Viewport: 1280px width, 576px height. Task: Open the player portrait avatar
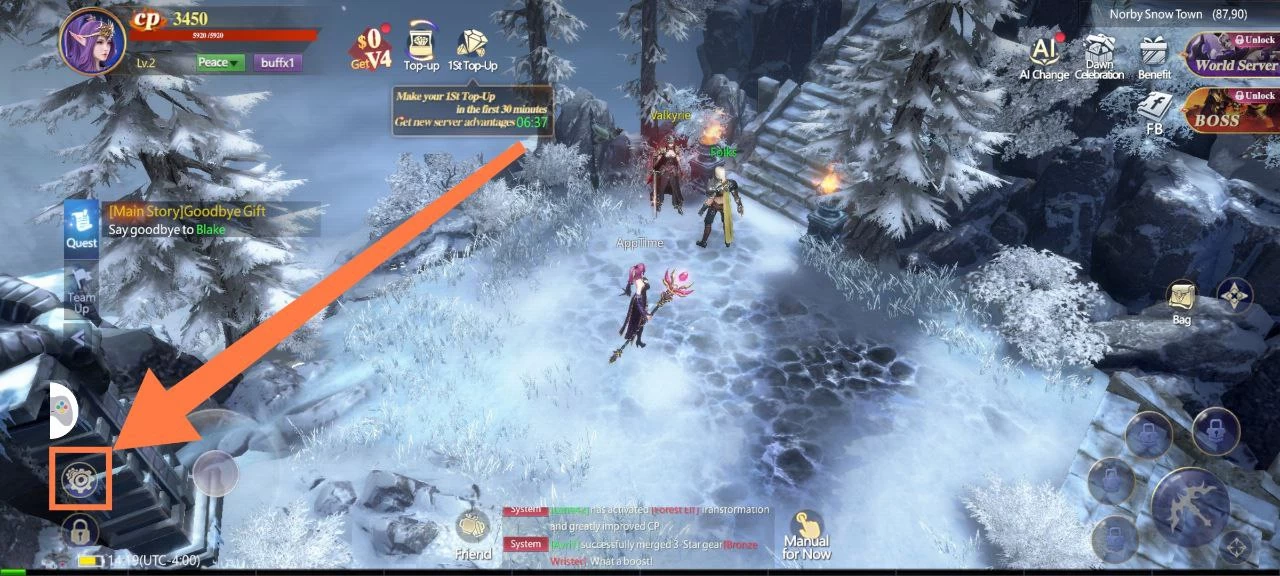coord(92,41)
